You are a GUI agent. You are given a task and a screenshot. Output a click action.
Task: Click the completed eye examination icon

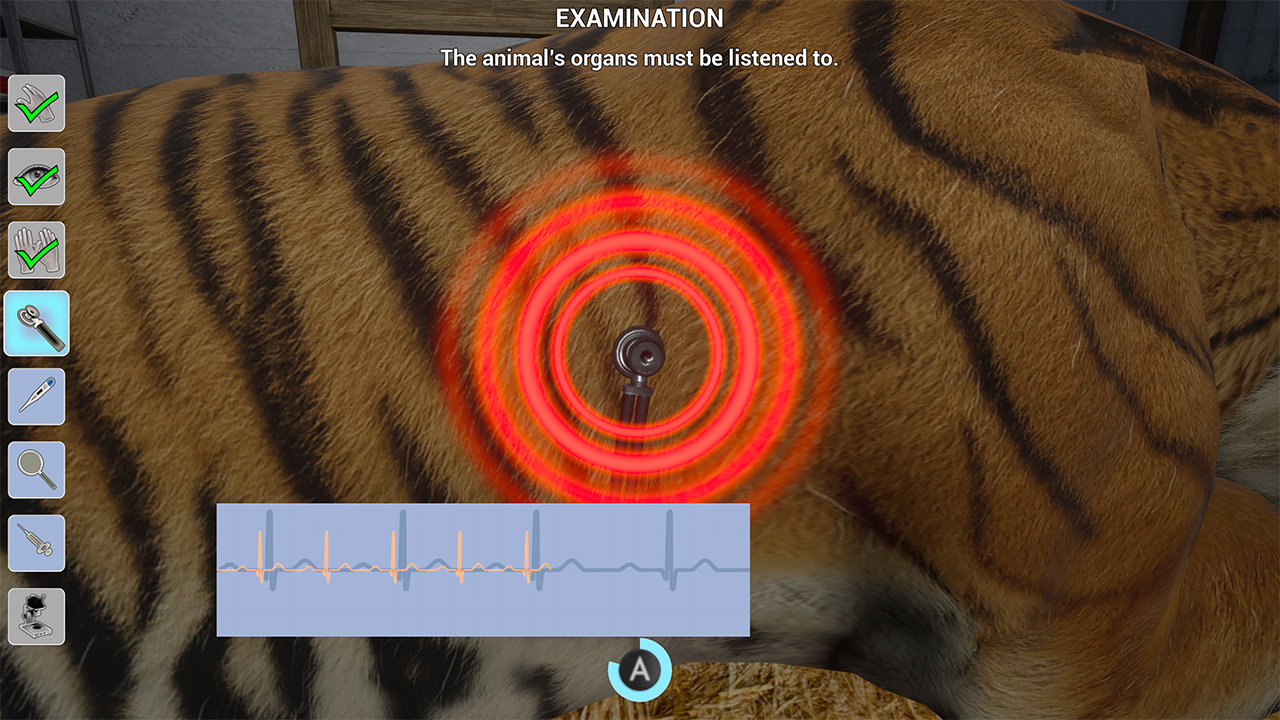36,176
